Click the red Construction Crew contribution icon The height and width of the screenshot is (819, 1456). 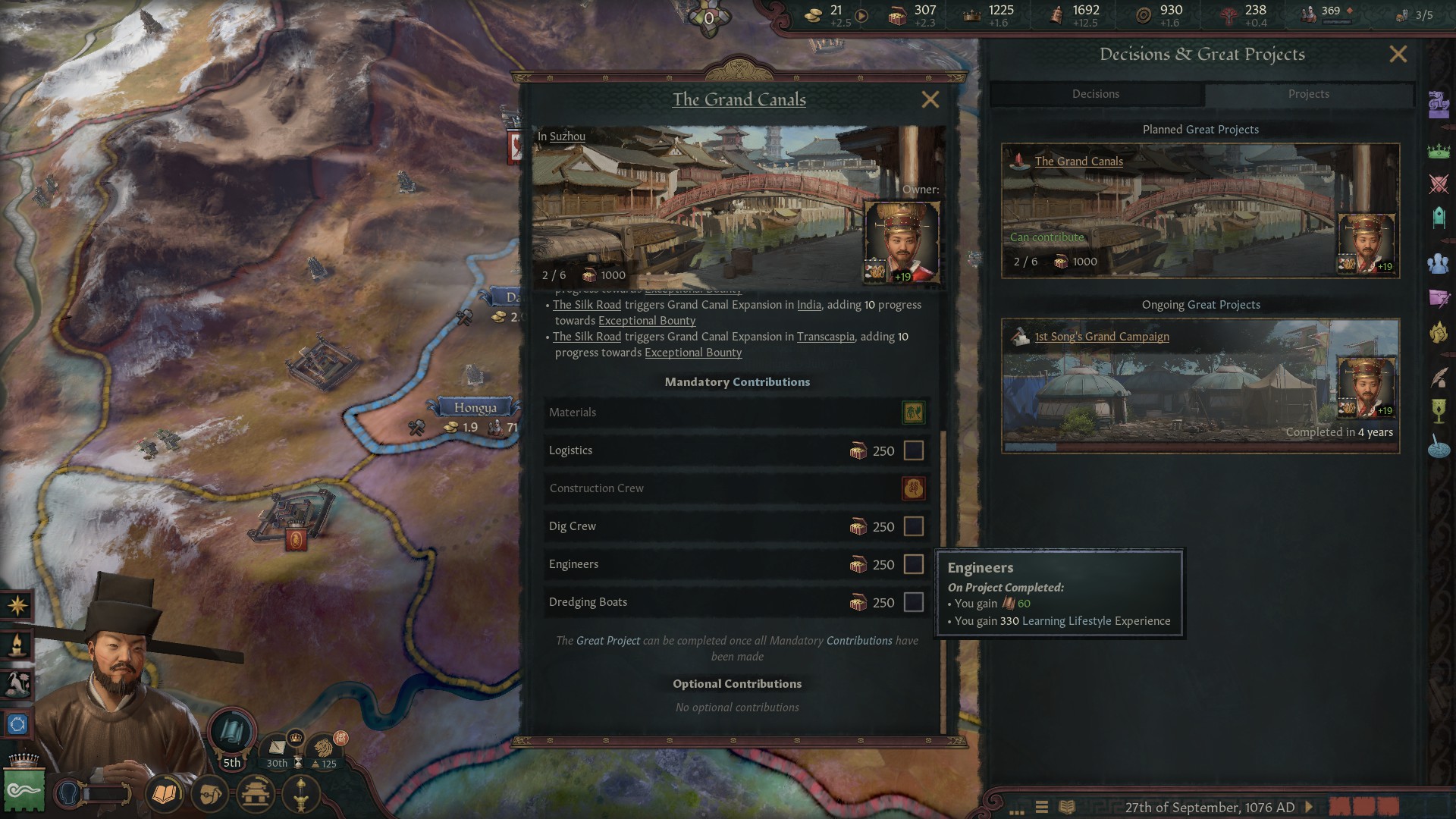913,488
